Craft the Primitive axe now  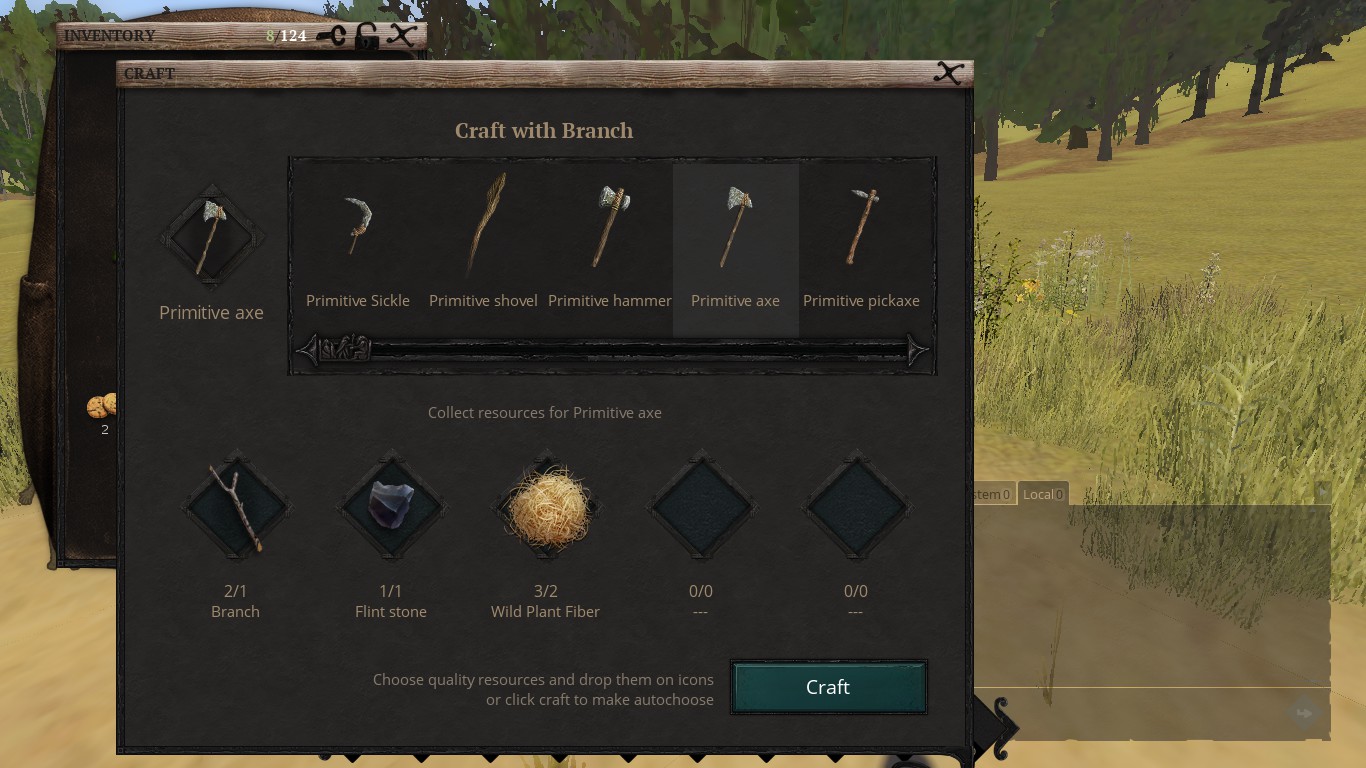tap(829, 687)
